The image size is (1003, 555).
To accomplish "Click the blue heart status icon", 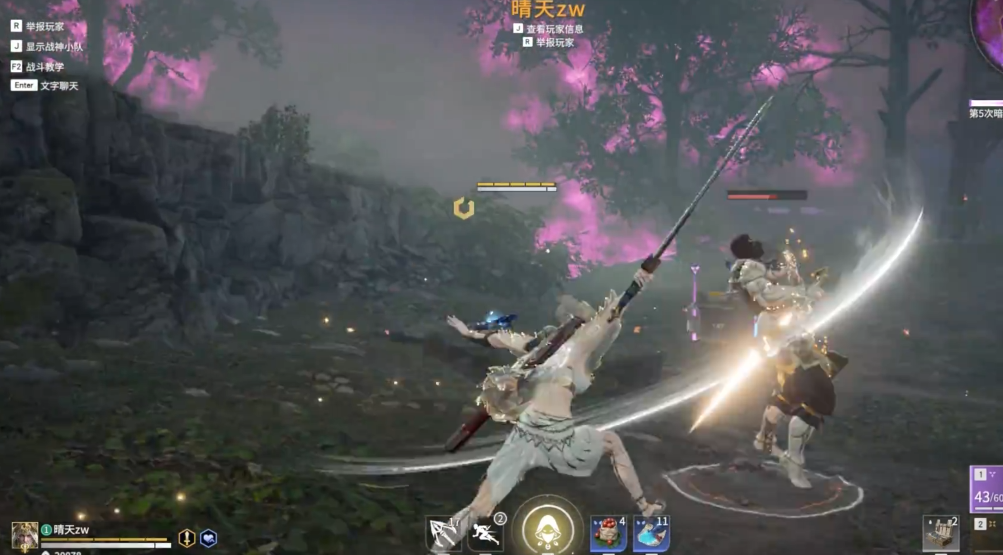I will tap(209, 538).
